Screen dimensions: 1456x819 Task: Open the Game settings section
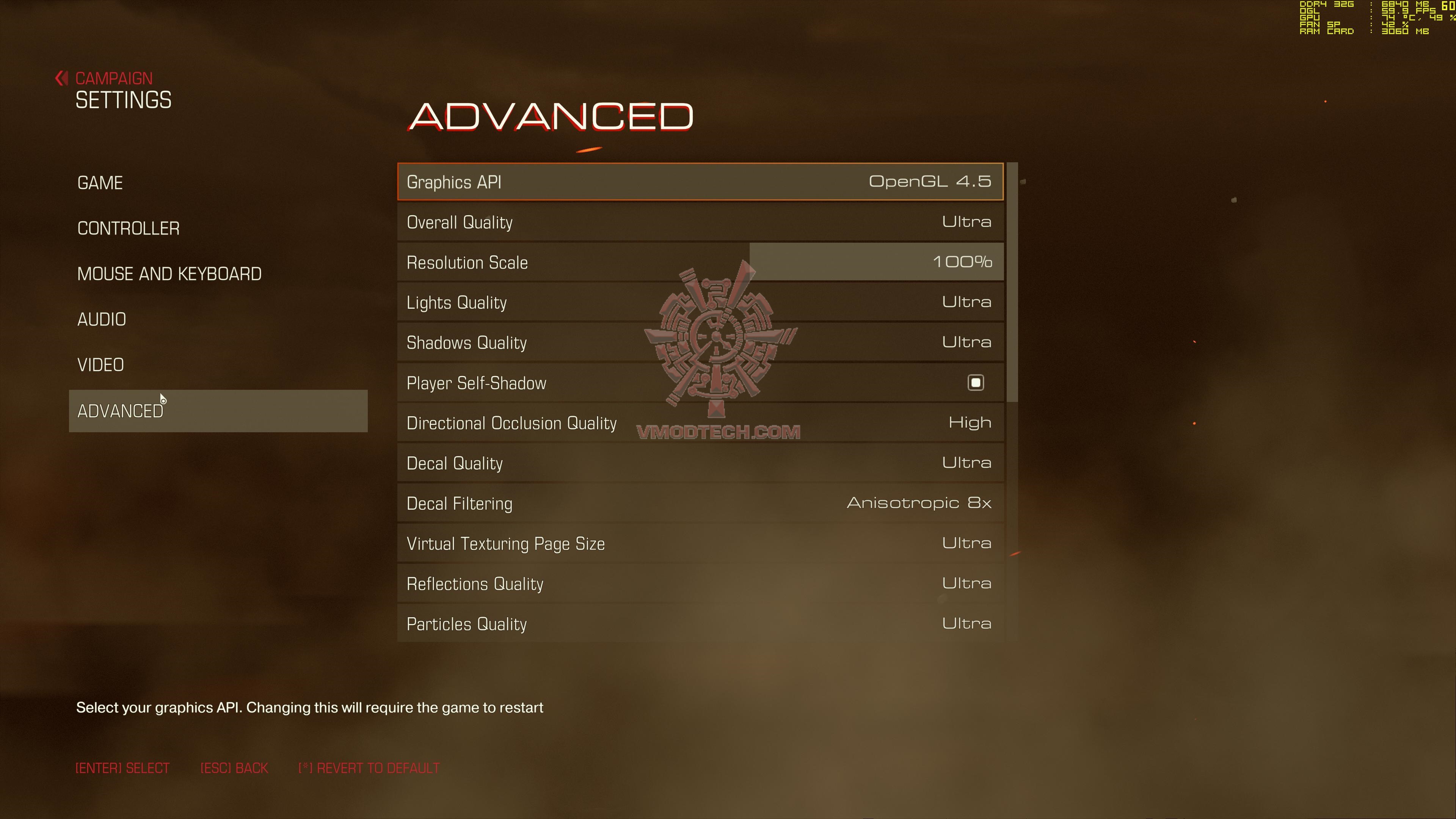click(x=100, y=183)
